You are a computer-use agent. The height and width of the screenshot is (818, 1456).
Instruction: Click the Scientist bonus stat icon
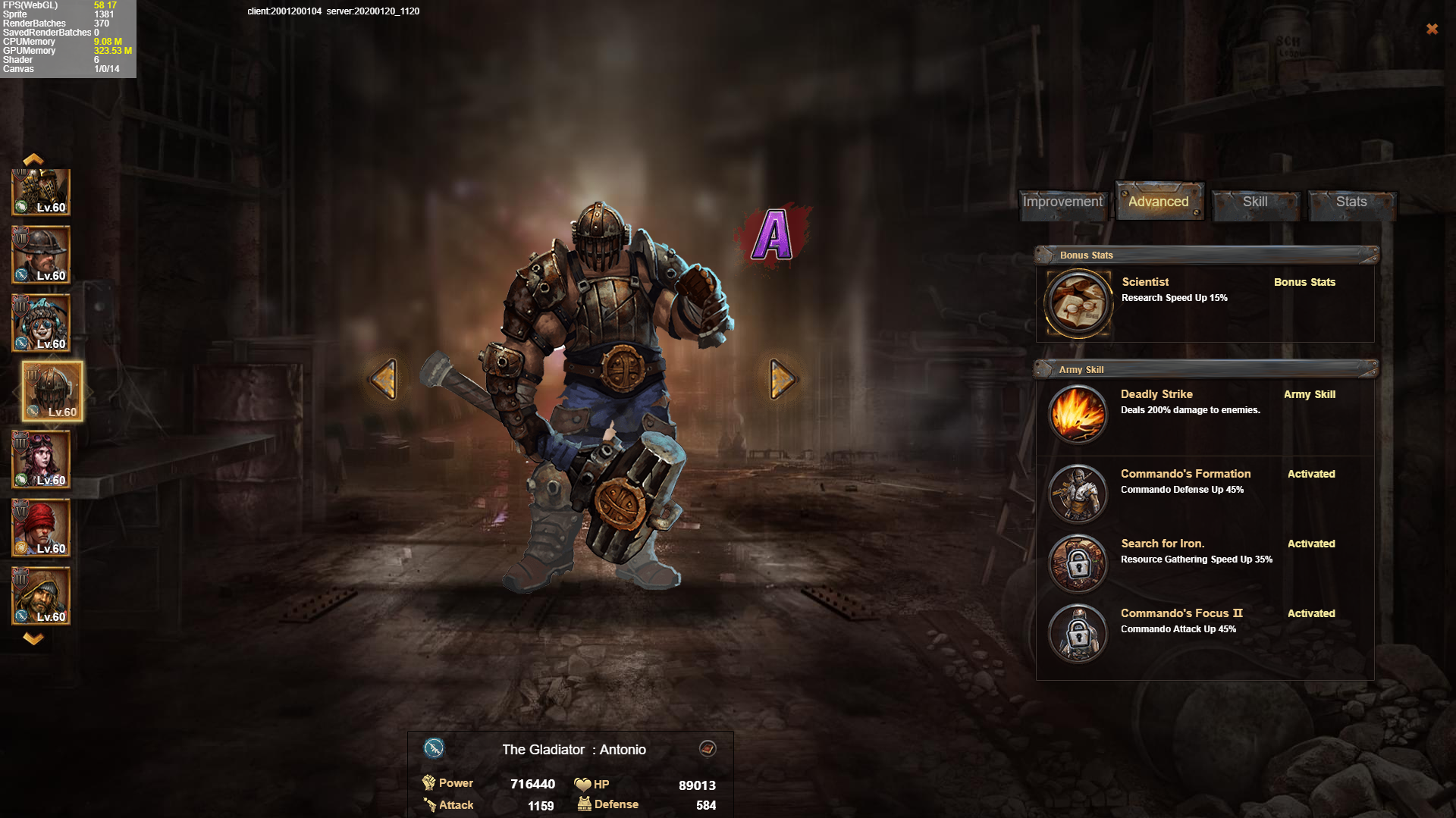(1078, 303)
